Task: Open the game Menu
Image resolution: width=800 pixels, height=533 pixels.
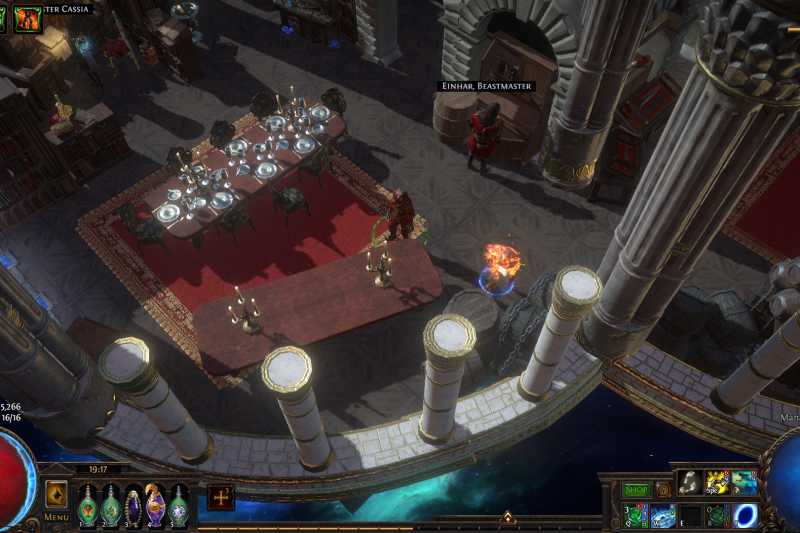Action: point(56,517)
